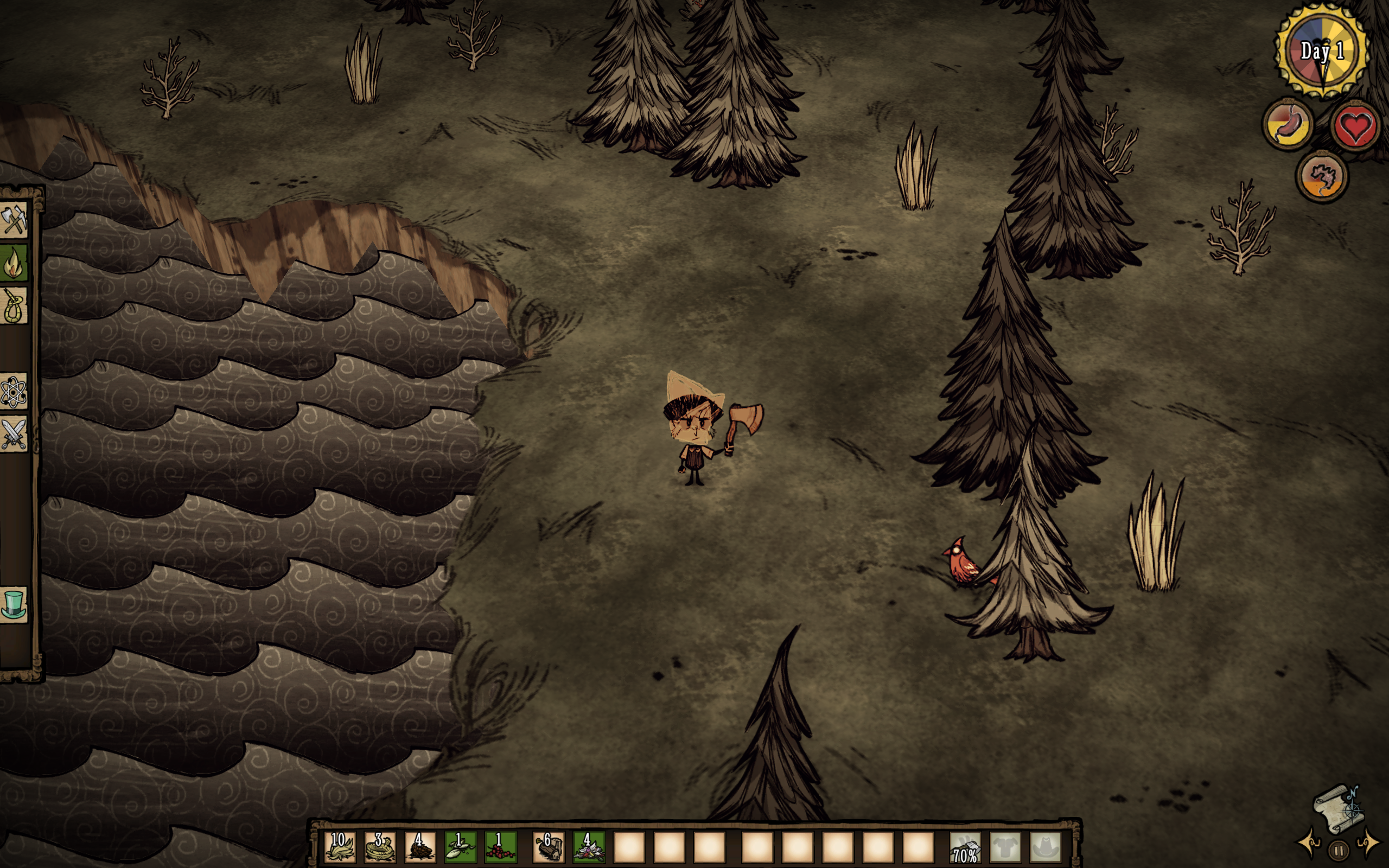Rotate the camera with the left arrow
Screen dimensions: 1389x868
[1310, 843]
